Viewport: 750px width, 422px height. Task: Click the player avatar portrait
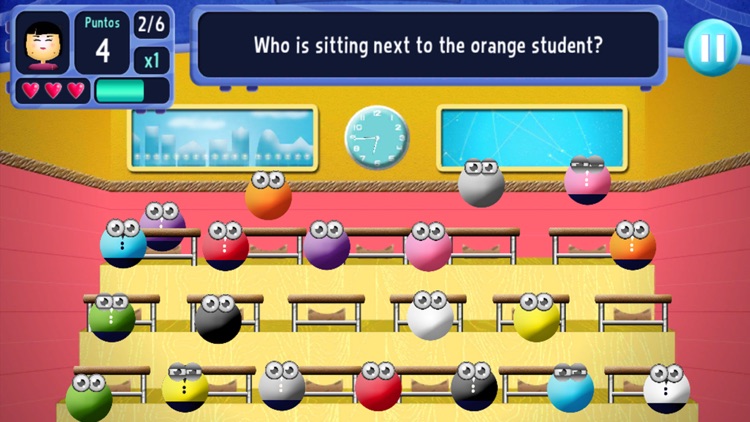42,43
